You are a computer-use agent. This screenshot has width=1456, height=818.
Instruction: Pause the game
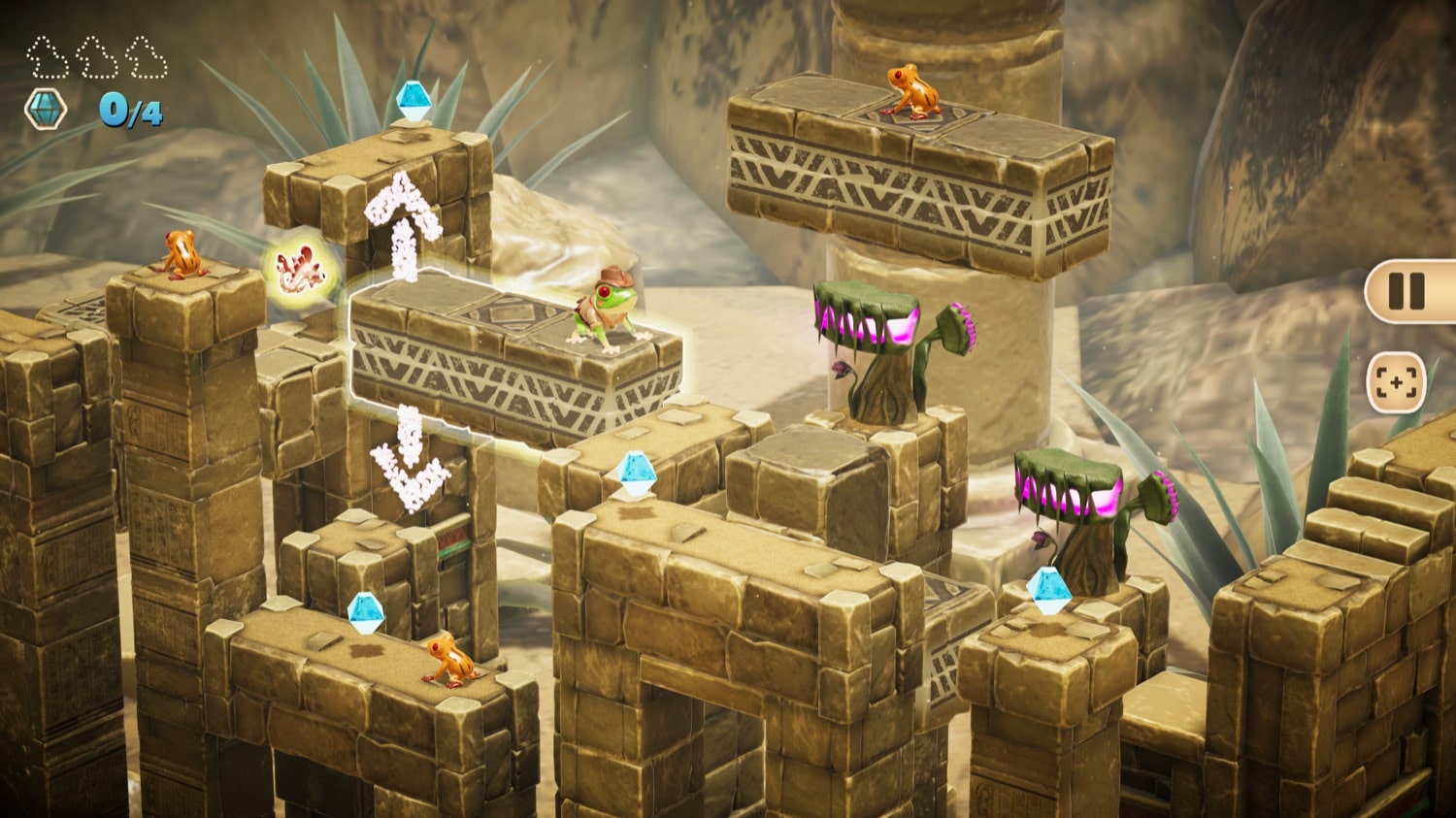pyautogui.click(x=1406, y=291)
